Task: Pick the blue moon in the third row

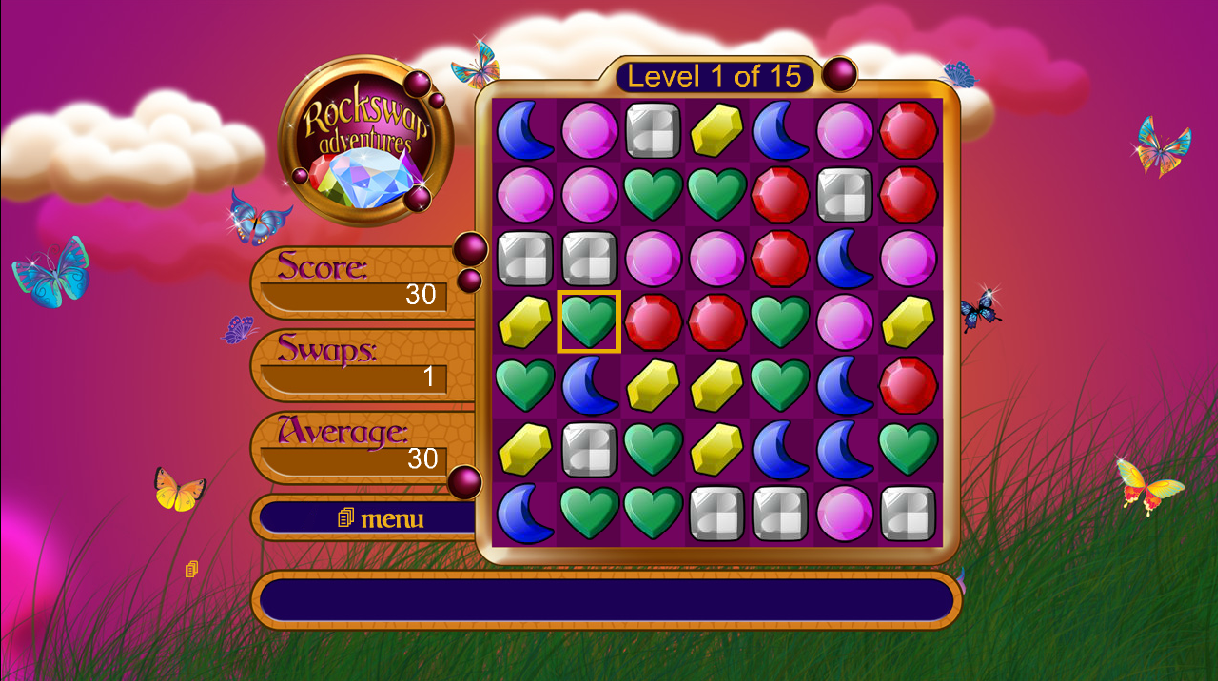Action: [x=844, y=258]
